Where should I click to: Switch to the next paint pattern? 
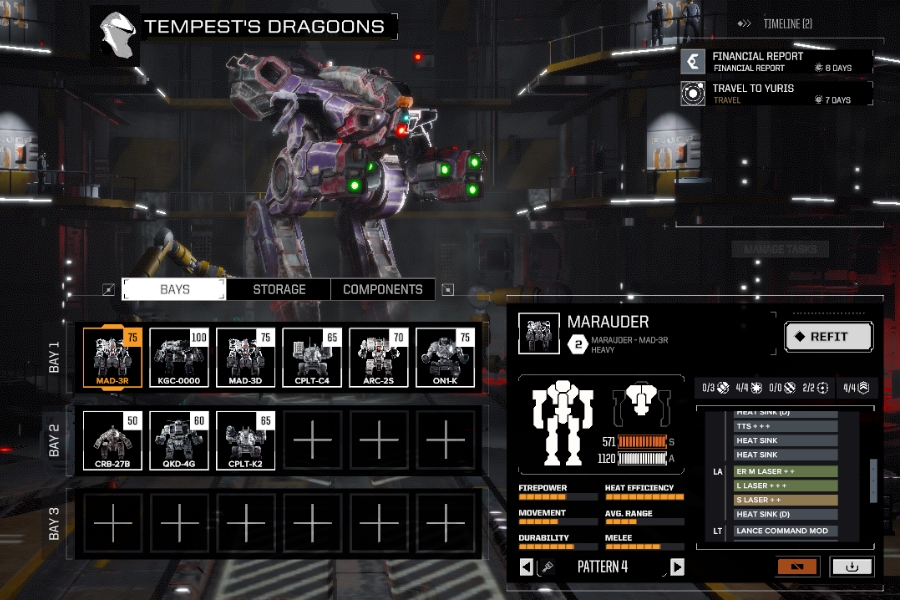pyautogui.click(x=677, y=567)
